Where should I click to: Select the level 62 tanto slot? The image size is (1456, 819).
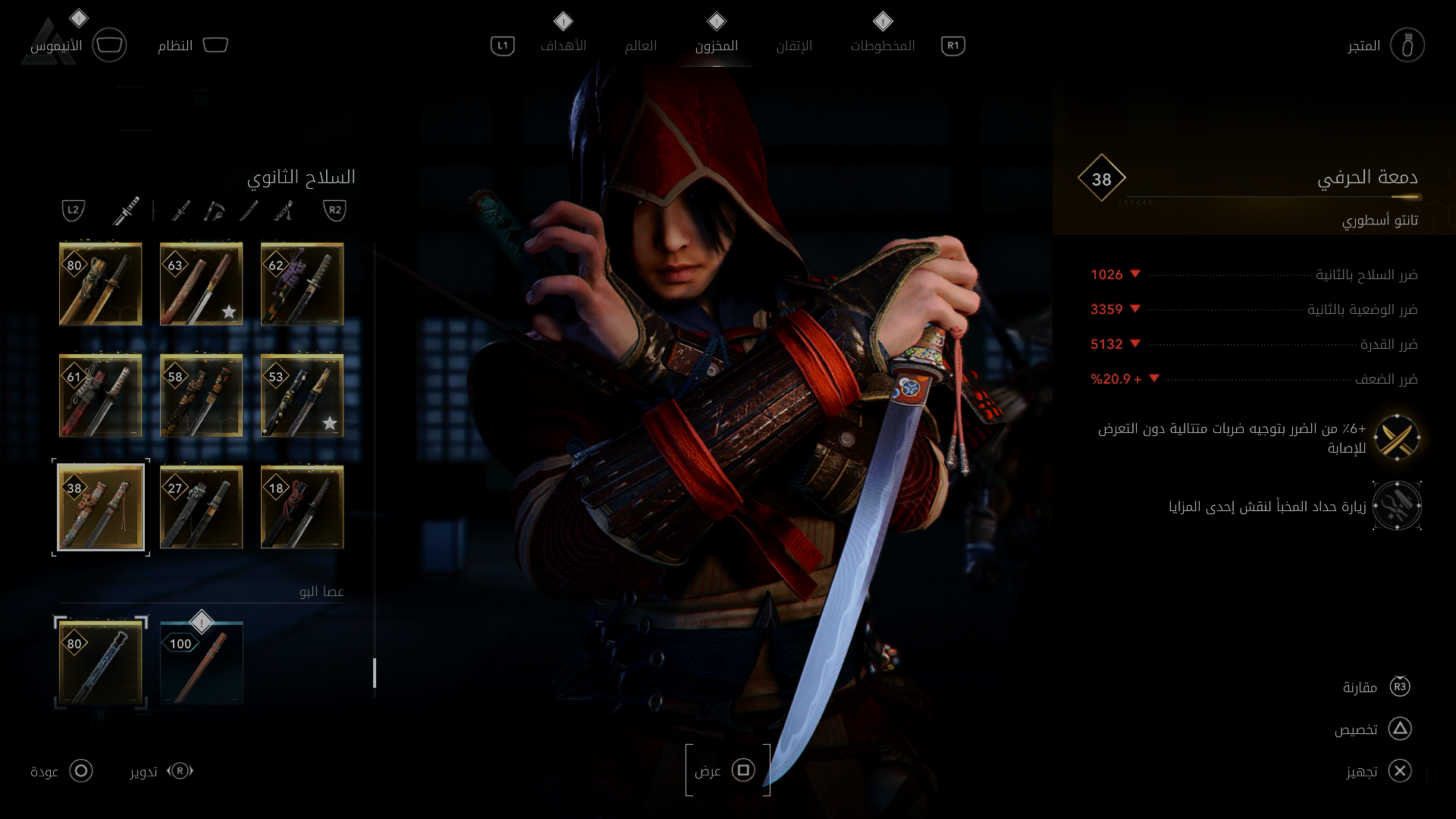tap(303, 284)
